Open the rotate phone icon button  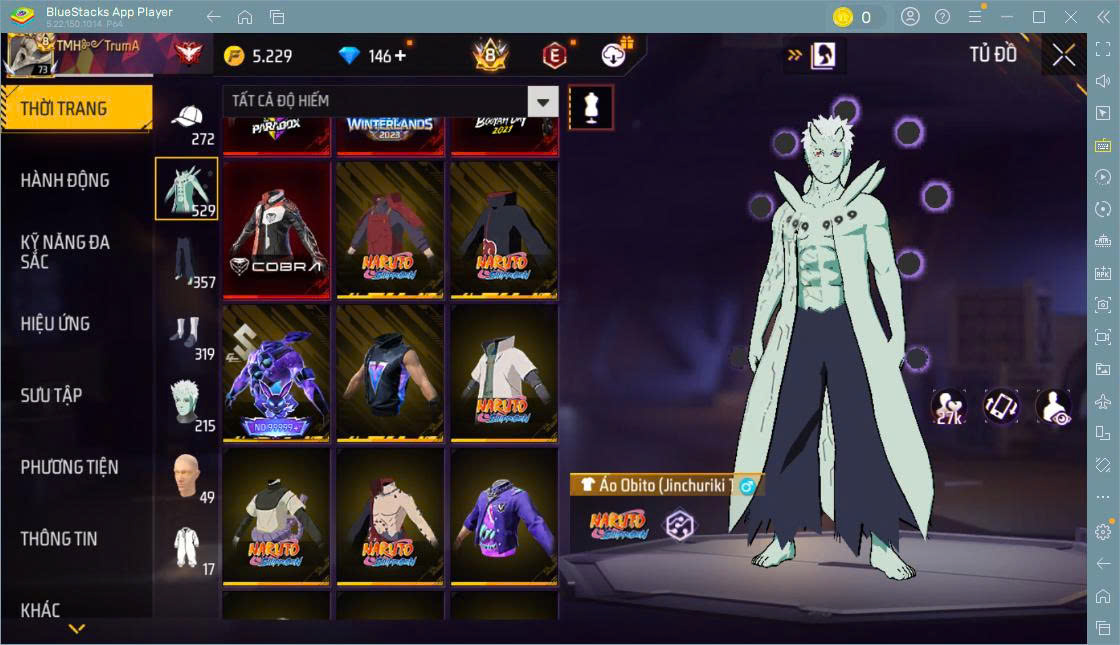(1001, 407)
